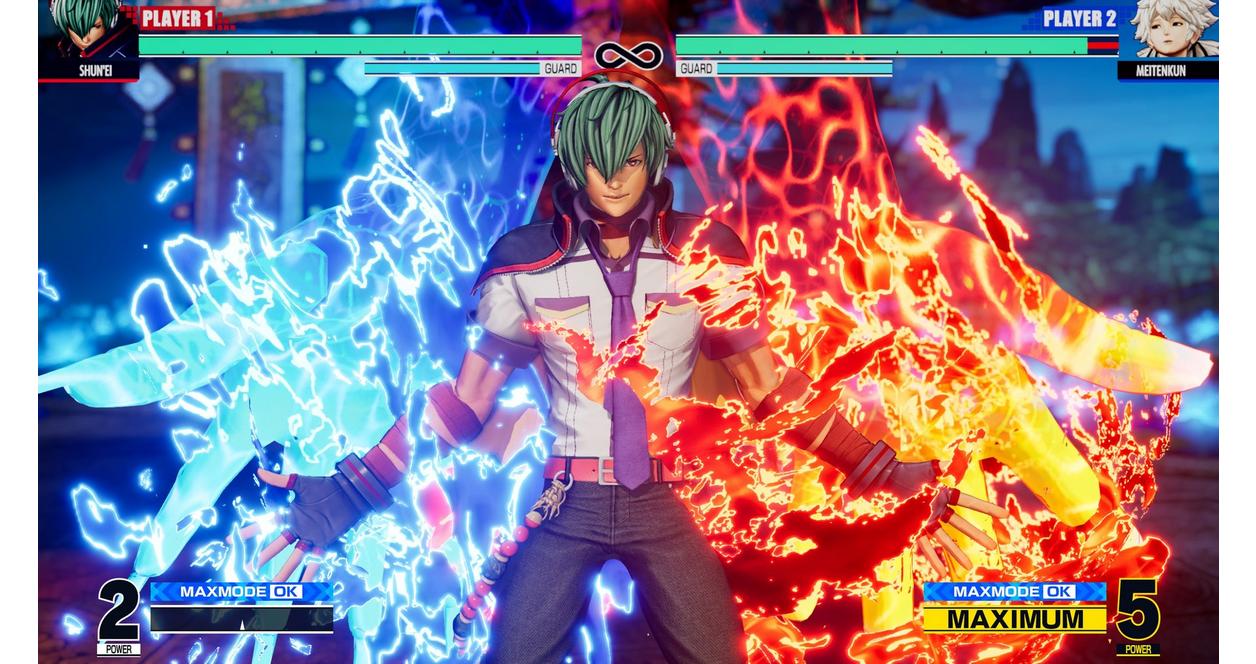Select Meitenkun's Player 2 portrait

pyautogui.click(x=1168, y=30)
